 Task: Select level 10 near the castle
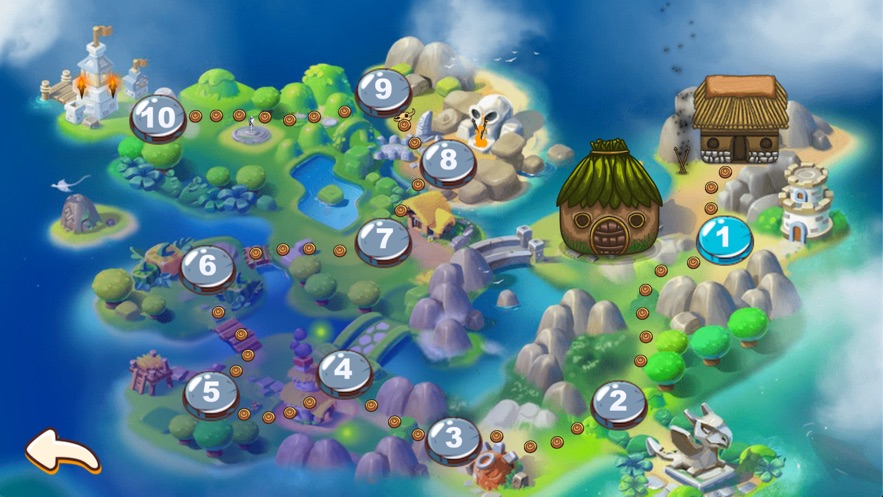click(158, 118)
